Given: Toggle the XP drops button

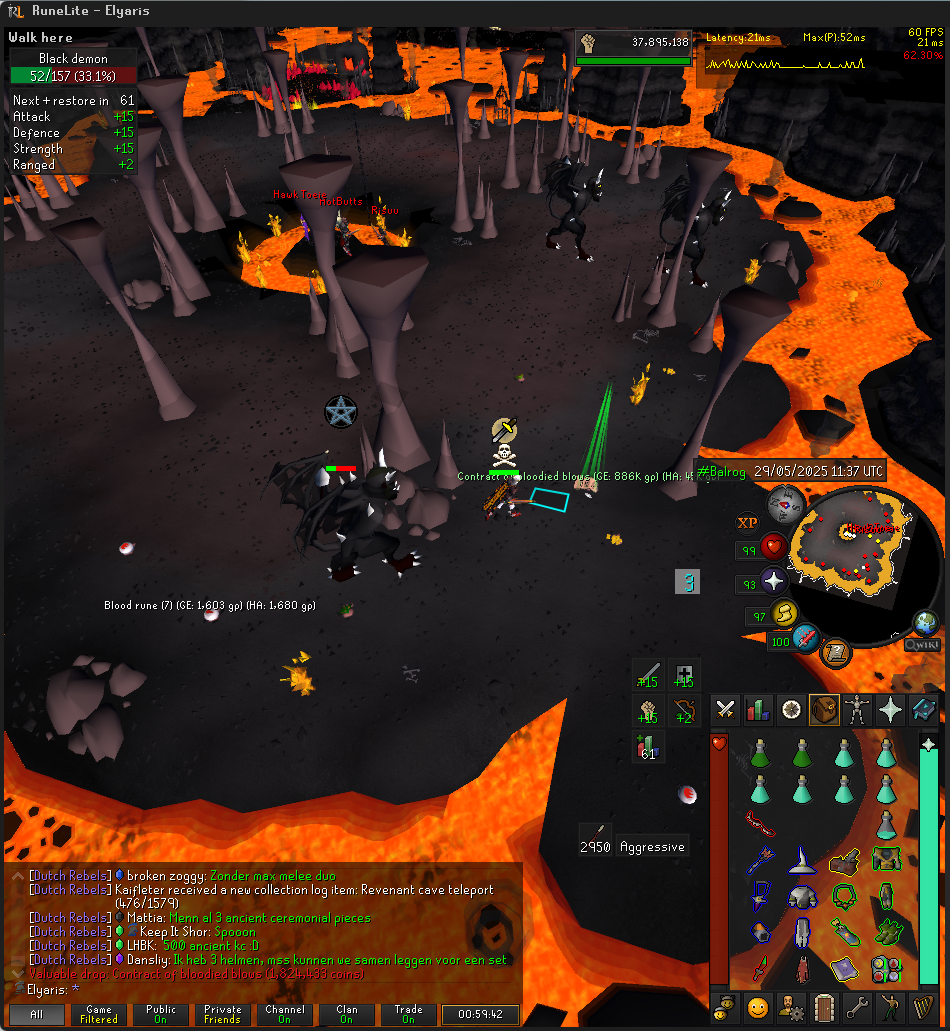Looking at the screenshot, I should (x=747, y=522).
